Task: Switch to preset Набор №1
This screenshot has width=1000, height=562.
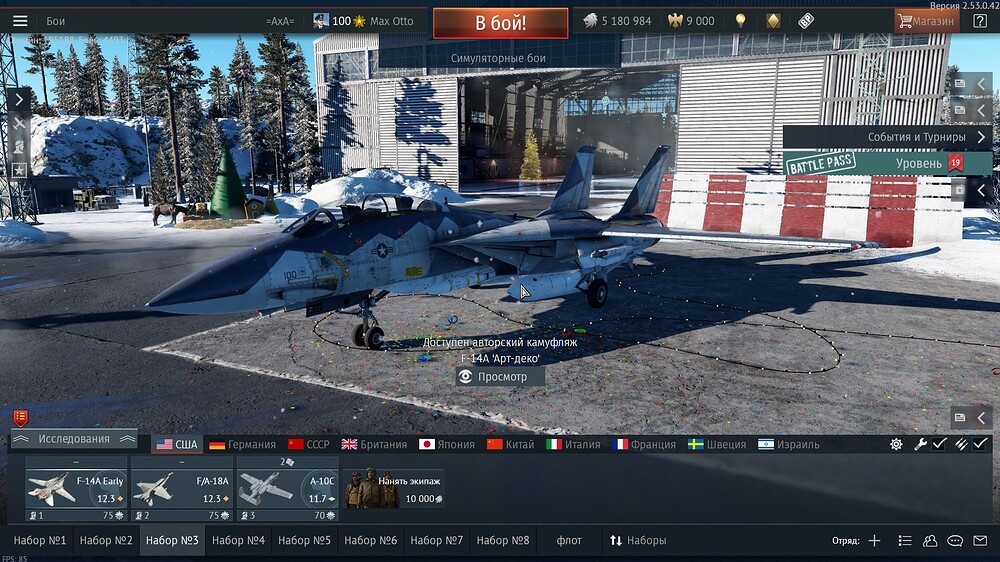Action: [x=40, y=541]
